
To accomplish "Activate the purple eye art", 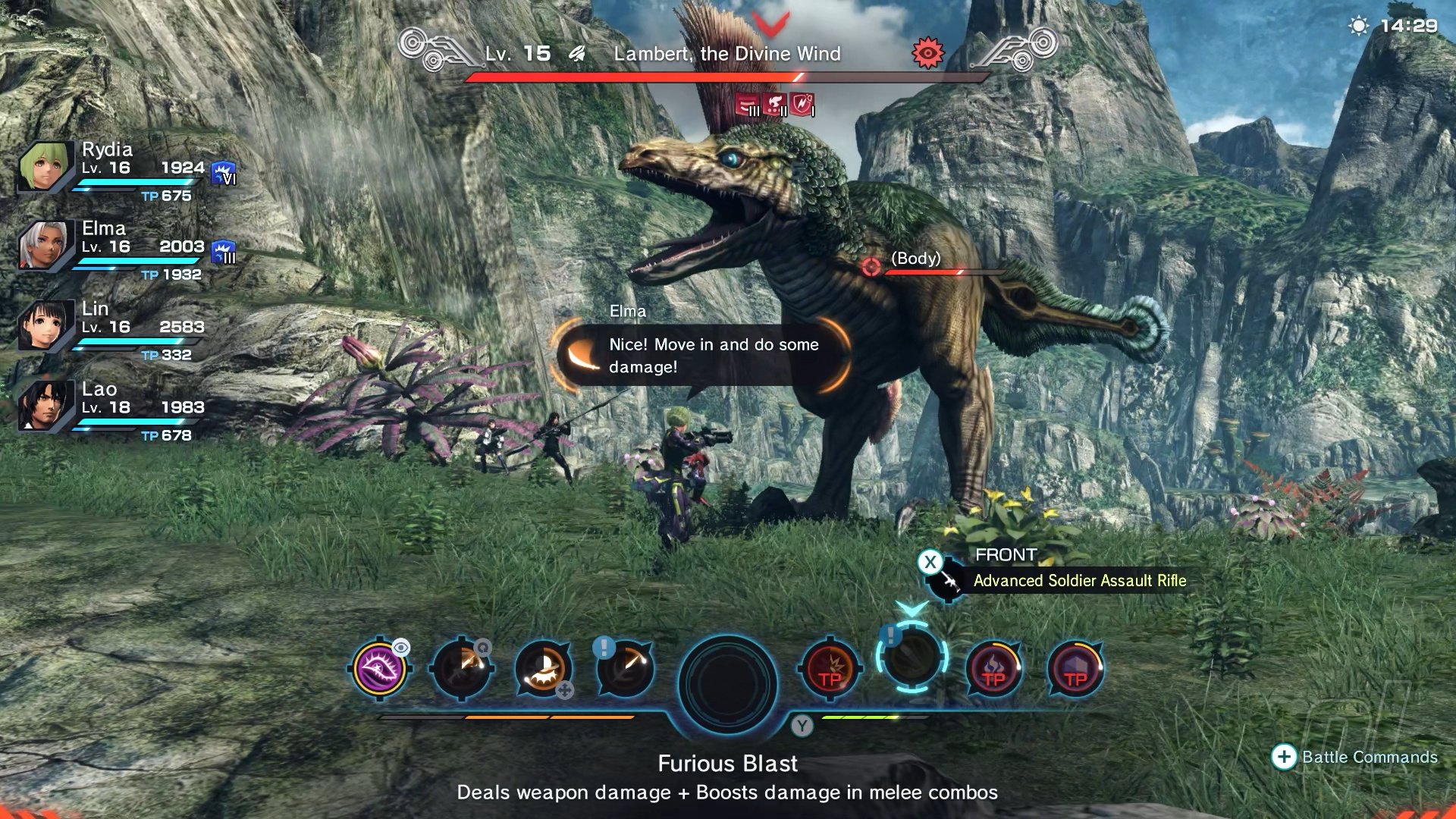I will pyautogui.click(x=380, y=669).
